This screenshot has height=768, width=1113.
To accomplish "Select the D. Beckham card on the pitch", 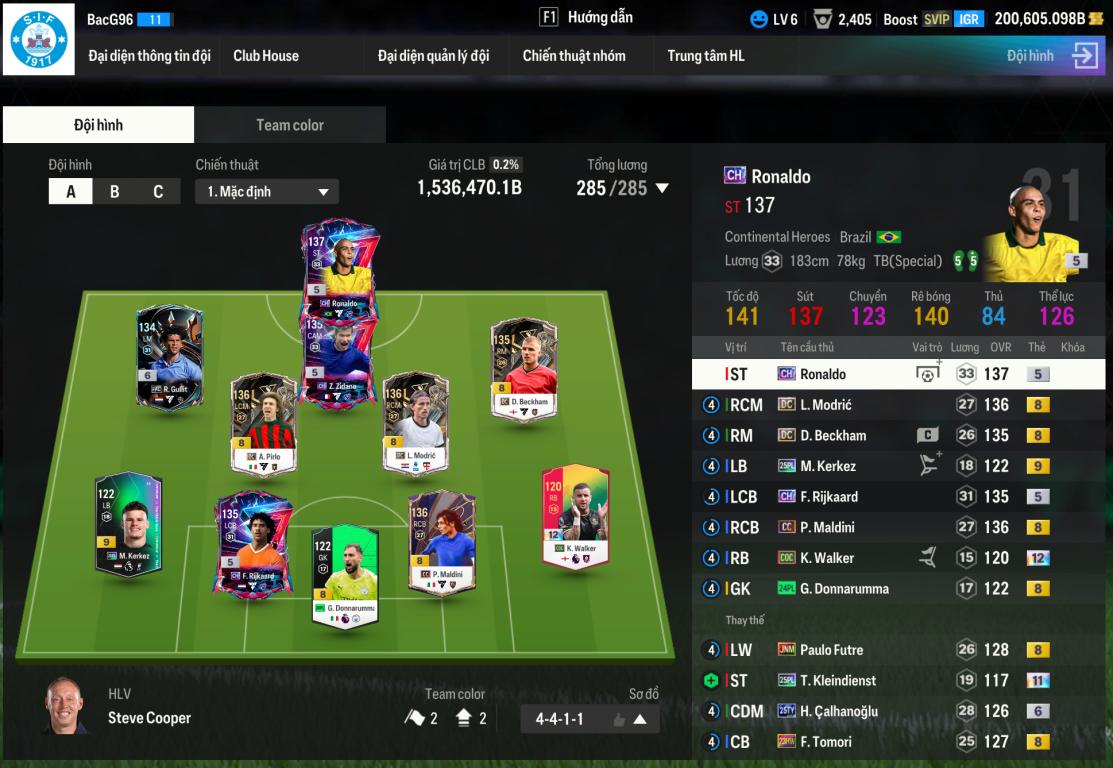I will coord(523,368).
